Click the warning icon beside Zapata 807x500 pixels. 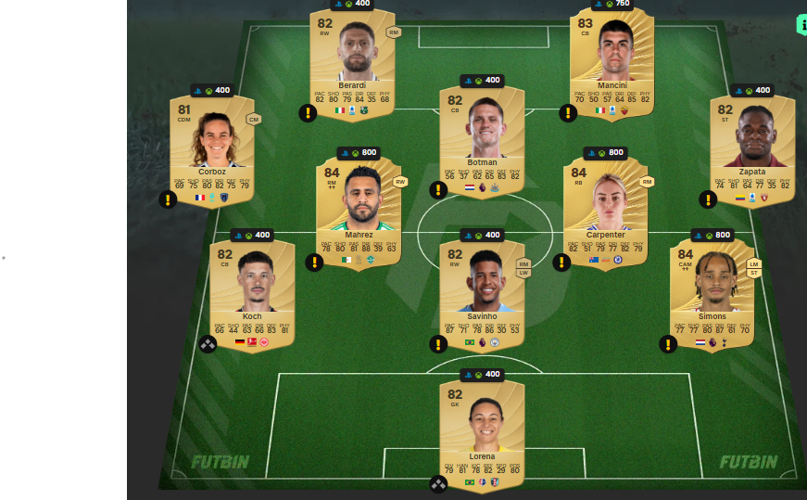click(x=708, y=200)
